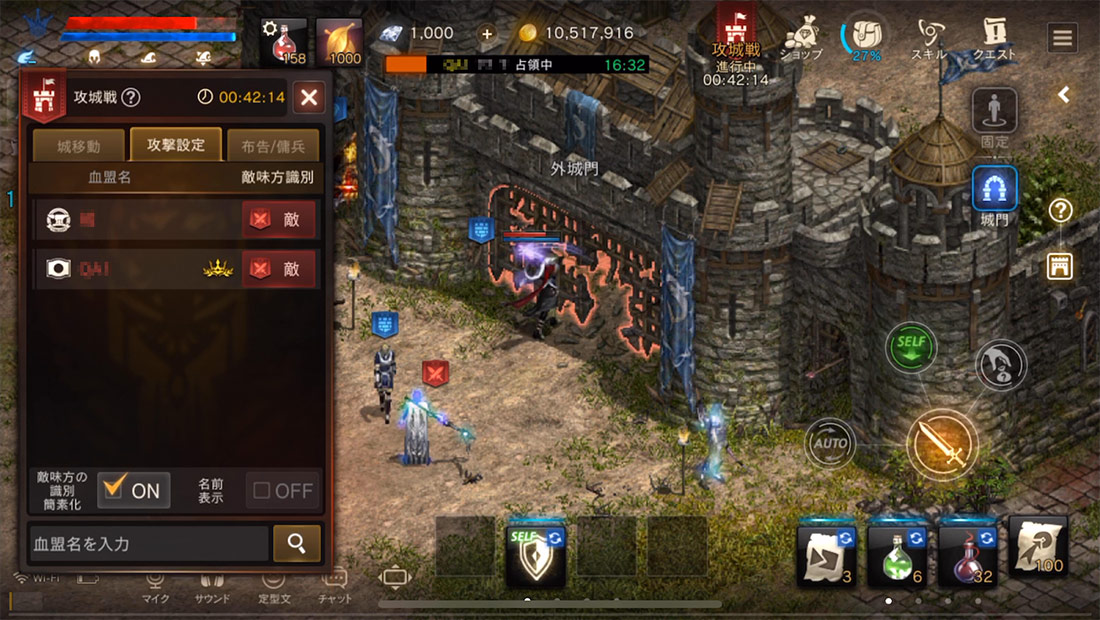Open the 攻城戦 help question mark
1100x620 pixels.
click(x=131, y=98)
